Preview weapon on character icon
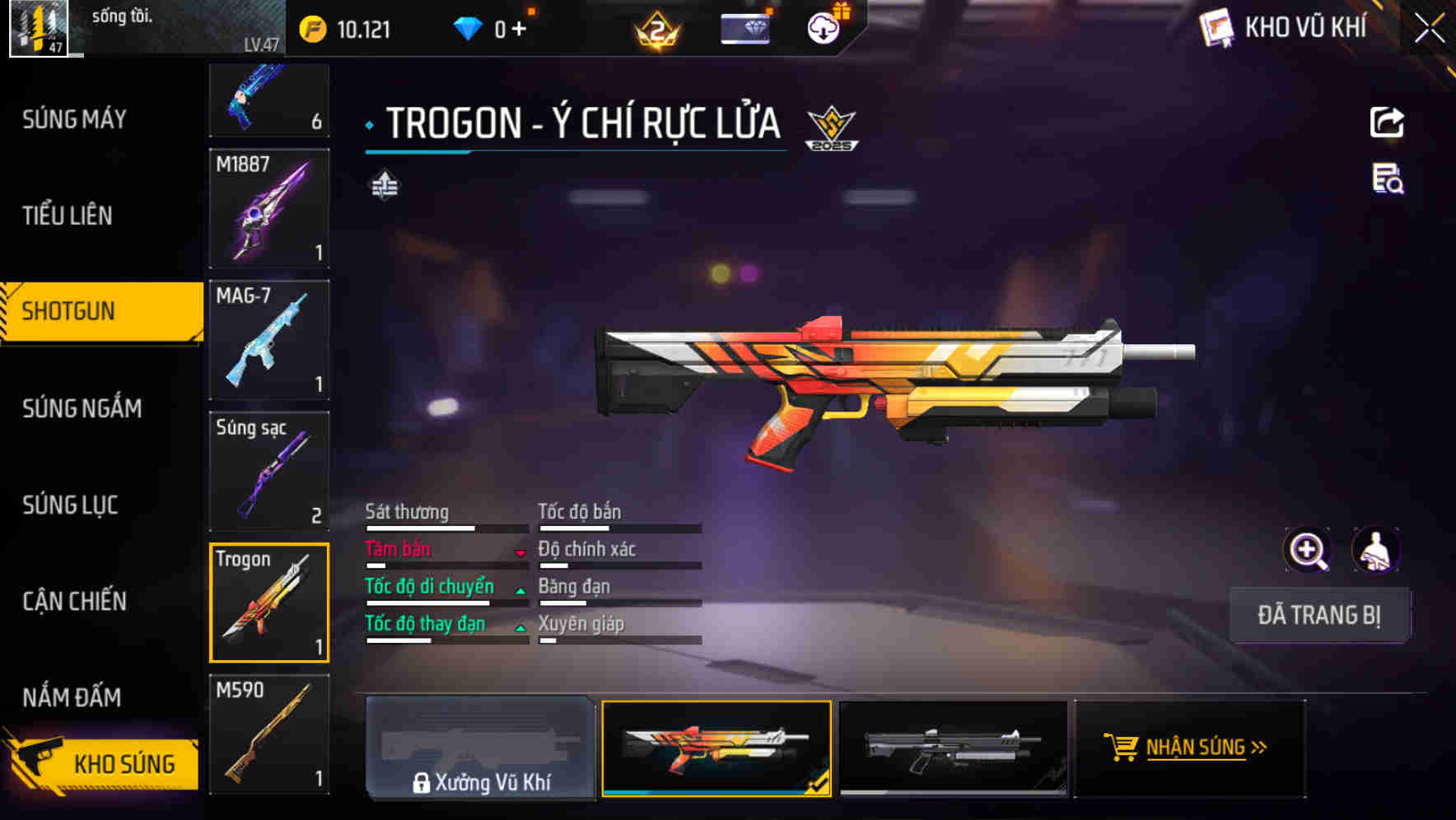 point(1375,550)
